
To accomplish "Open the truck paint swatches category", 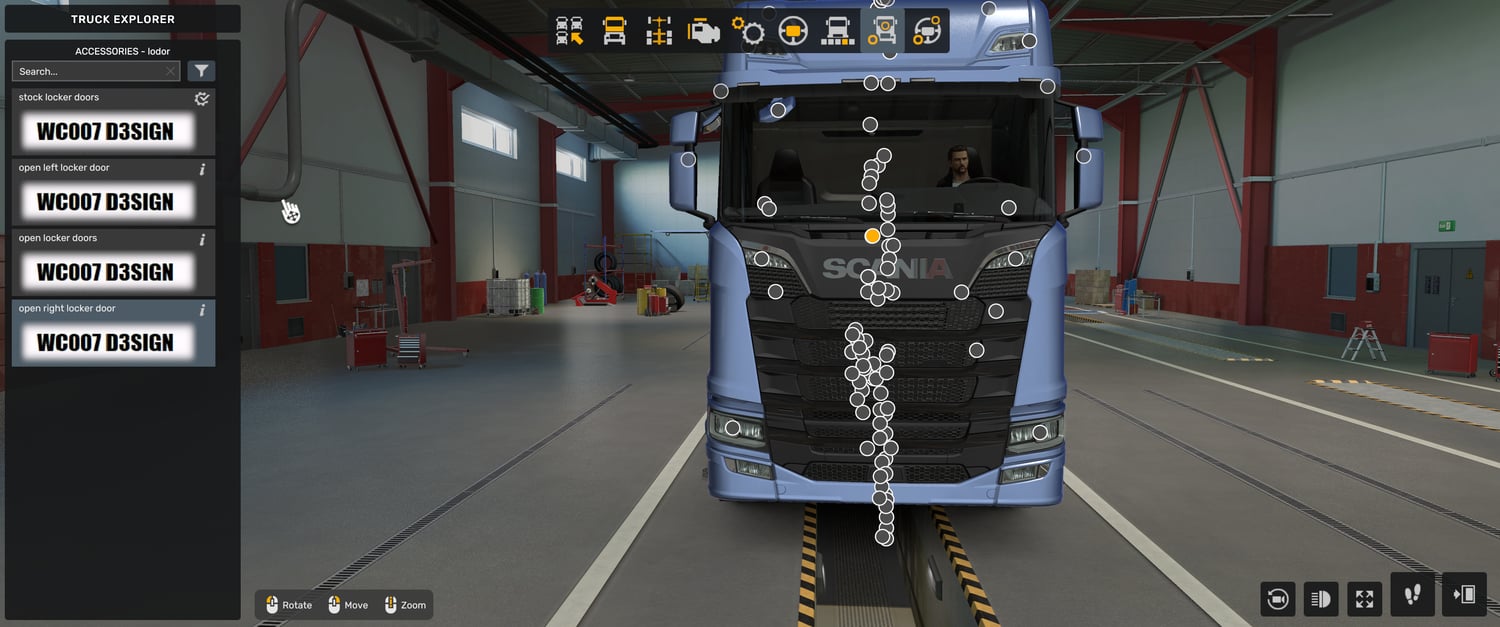I will 837,32.
